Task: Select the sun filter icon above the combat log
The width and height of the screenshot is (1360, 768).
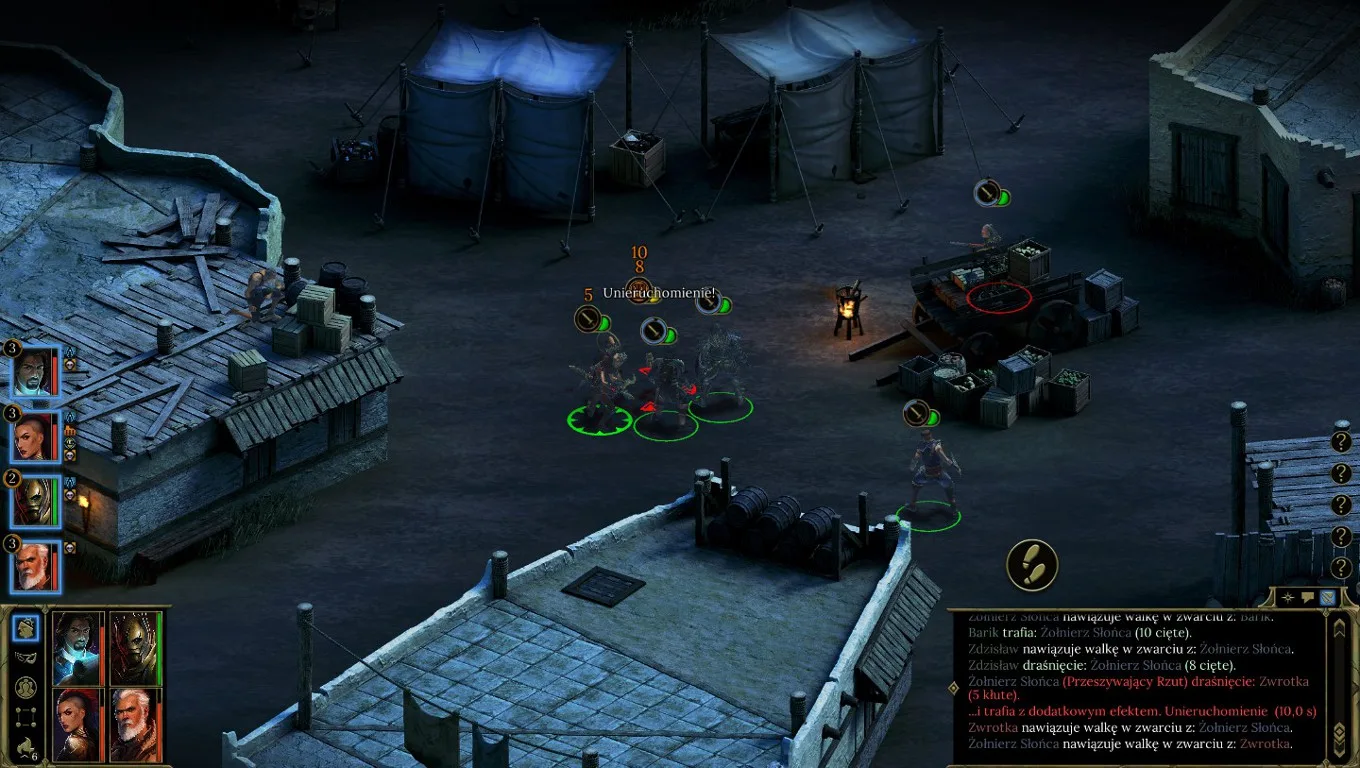Action: pos(1288,597)
